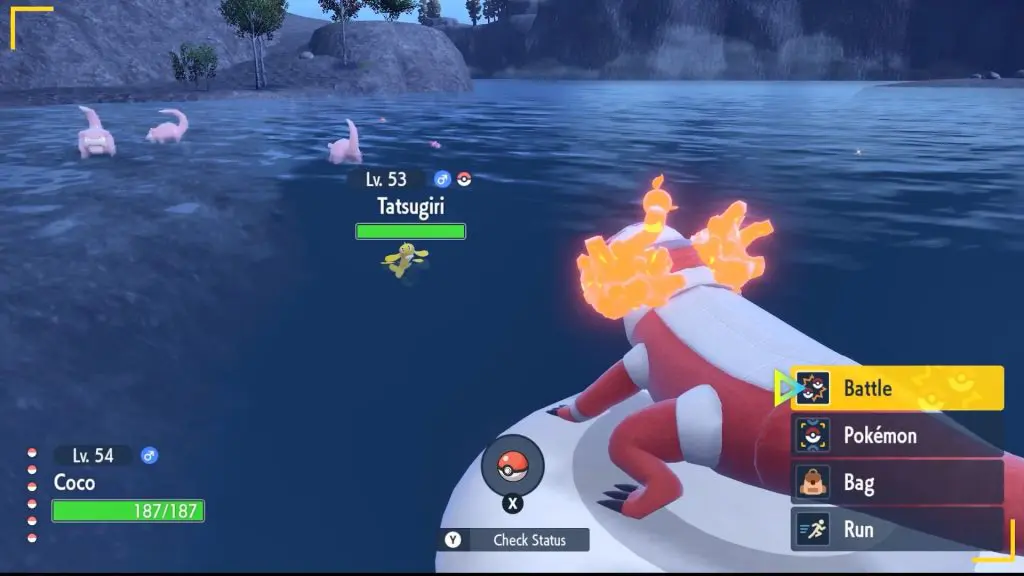Screen dimensions: 1024x576
Task: Open the Check Status panel
Action: [x=514, y=540]
